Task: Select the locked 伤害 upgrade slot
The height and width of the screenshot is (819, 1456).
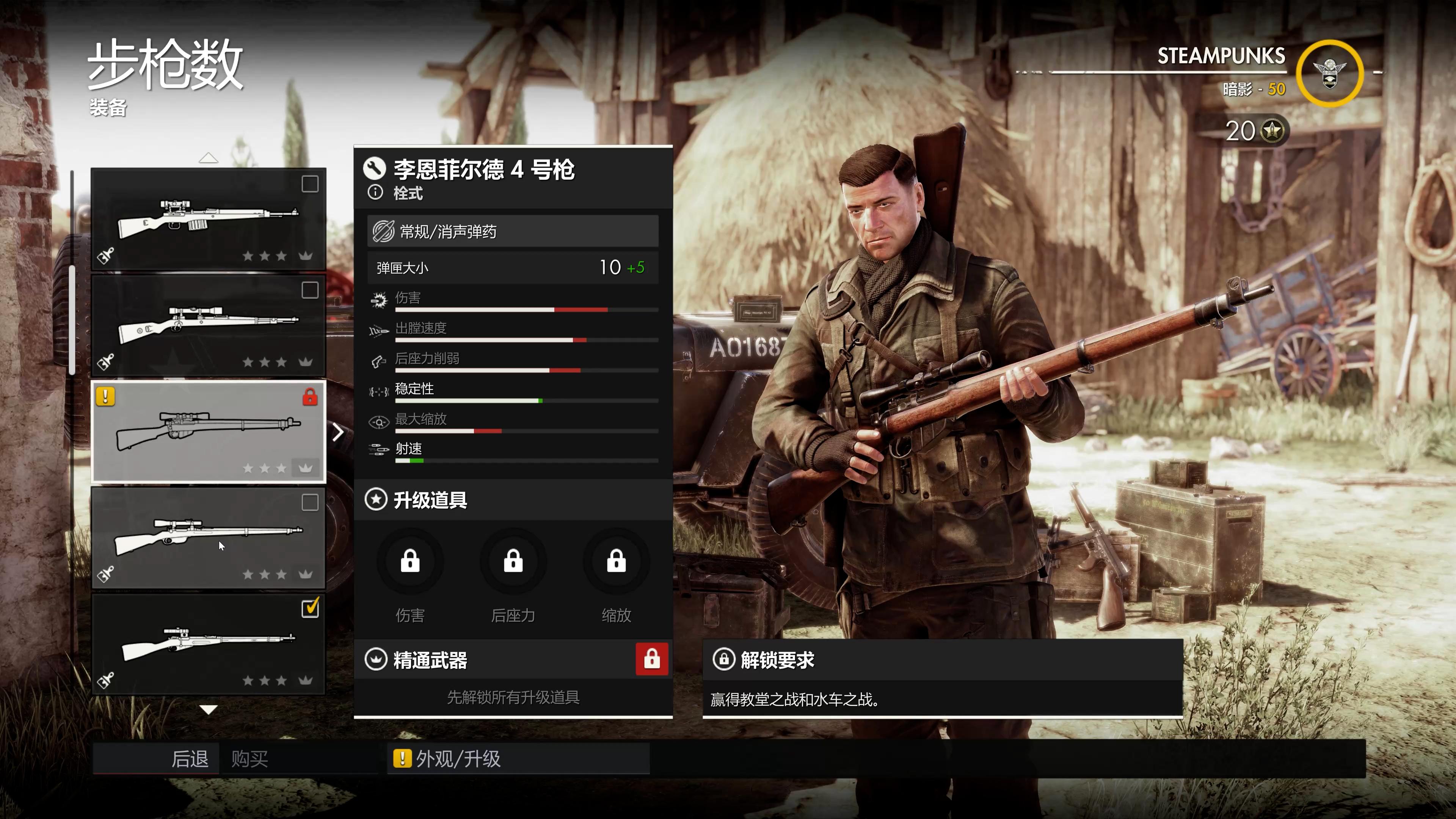Action: (410, 562)
